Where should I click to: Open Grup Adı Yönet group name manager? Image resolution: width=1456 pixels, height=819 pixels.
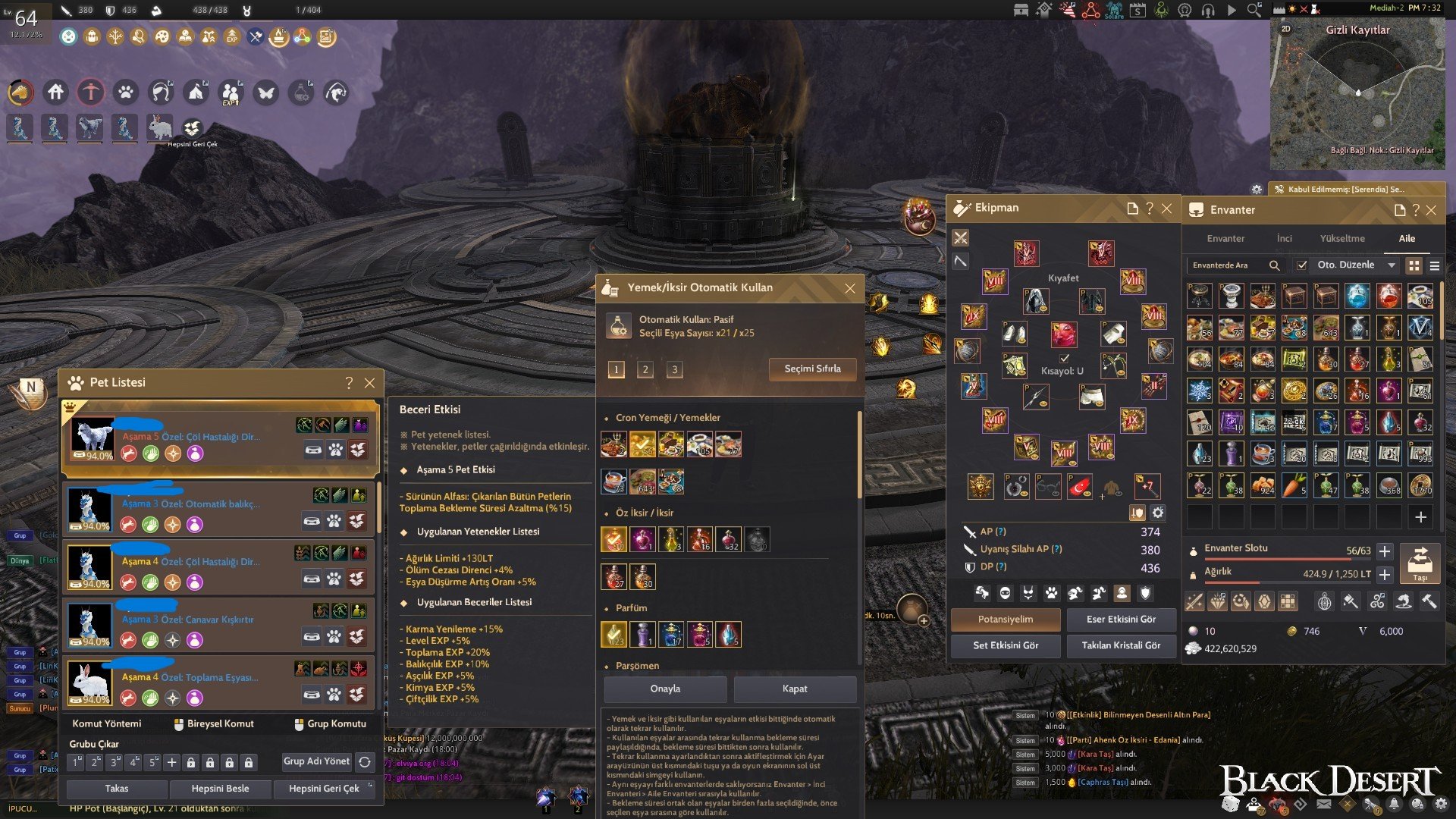(316, 761)
